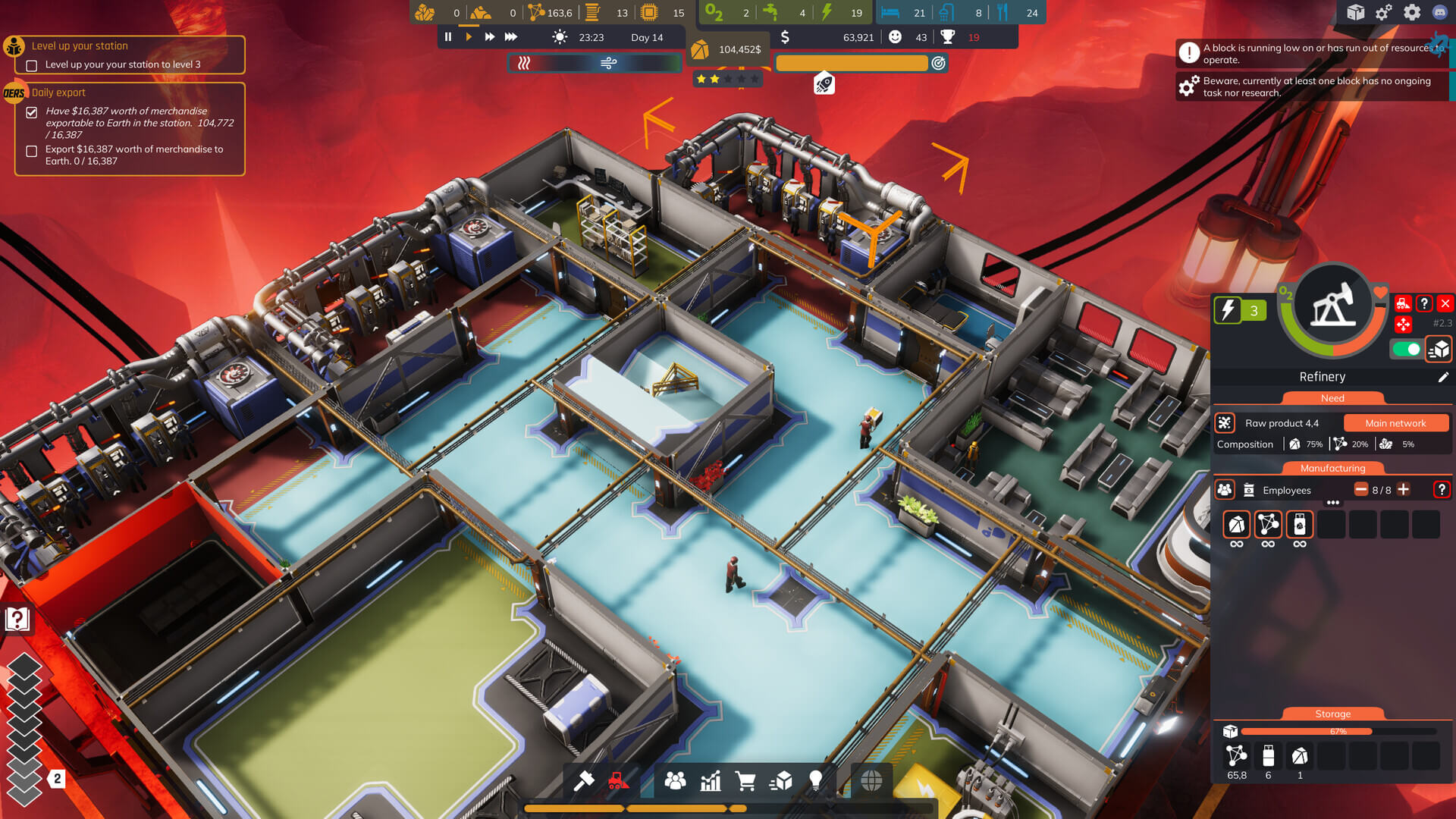
Task: Click plus to add Refinery employees
Action: [x=1404, y=490]
